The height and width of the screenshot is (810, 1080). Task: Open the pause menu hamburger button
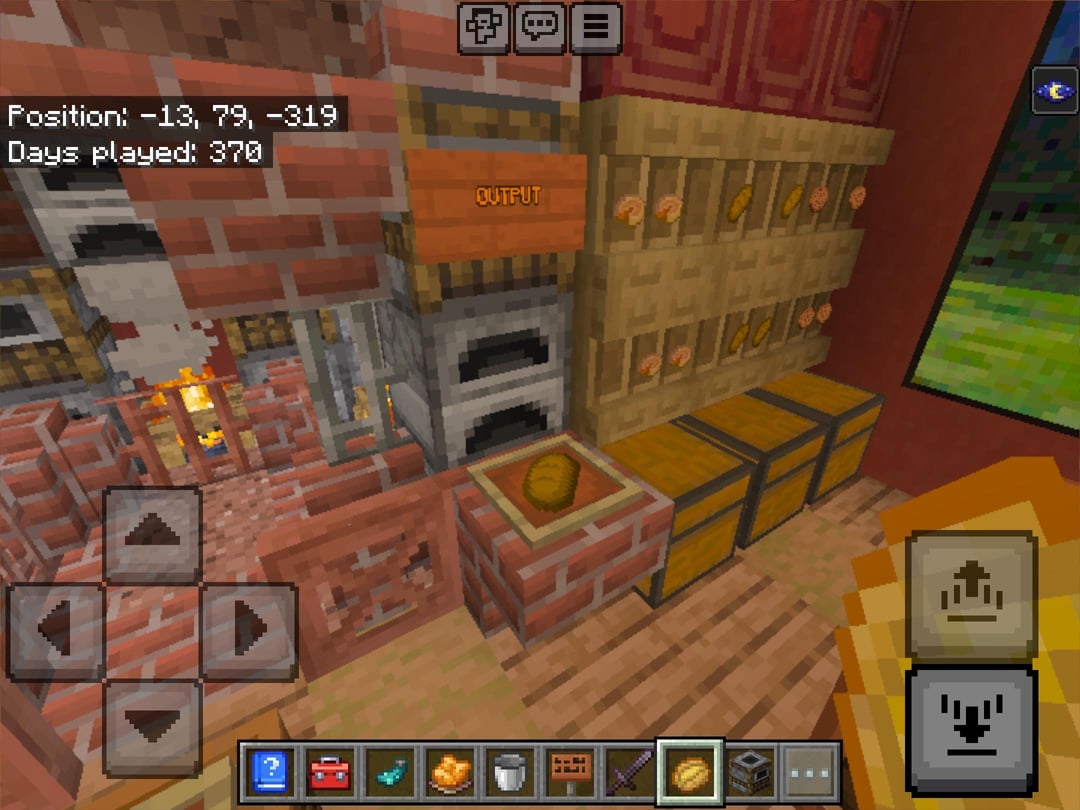point(595,27)
